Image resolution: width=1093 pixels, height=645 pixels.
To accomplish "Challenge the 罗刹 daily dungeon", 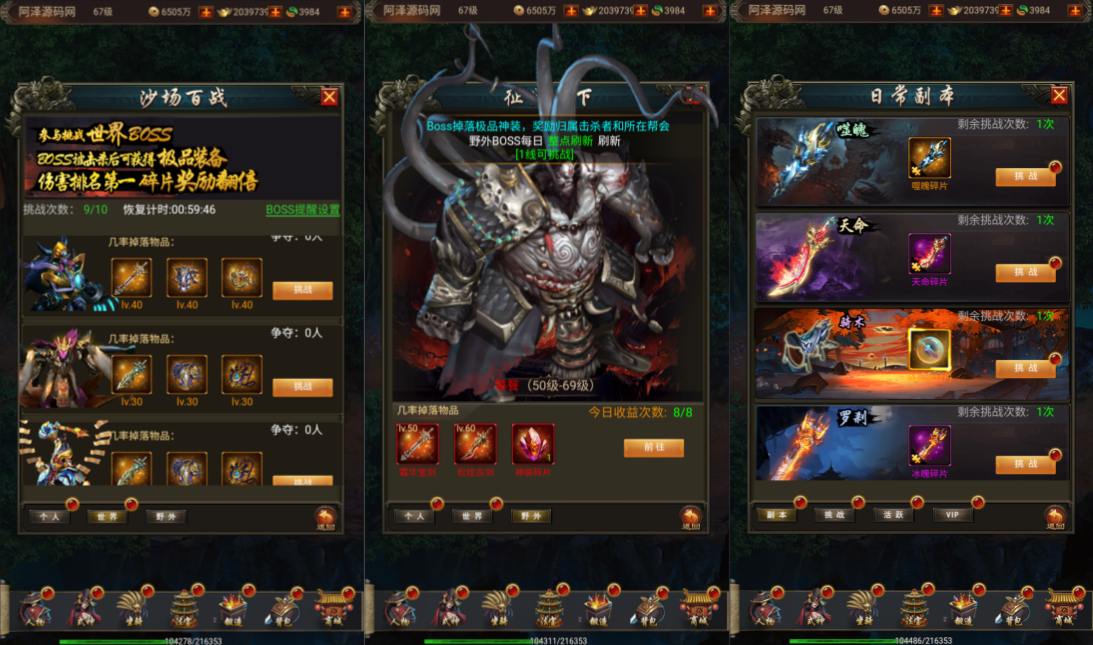I will point(1025,464).
